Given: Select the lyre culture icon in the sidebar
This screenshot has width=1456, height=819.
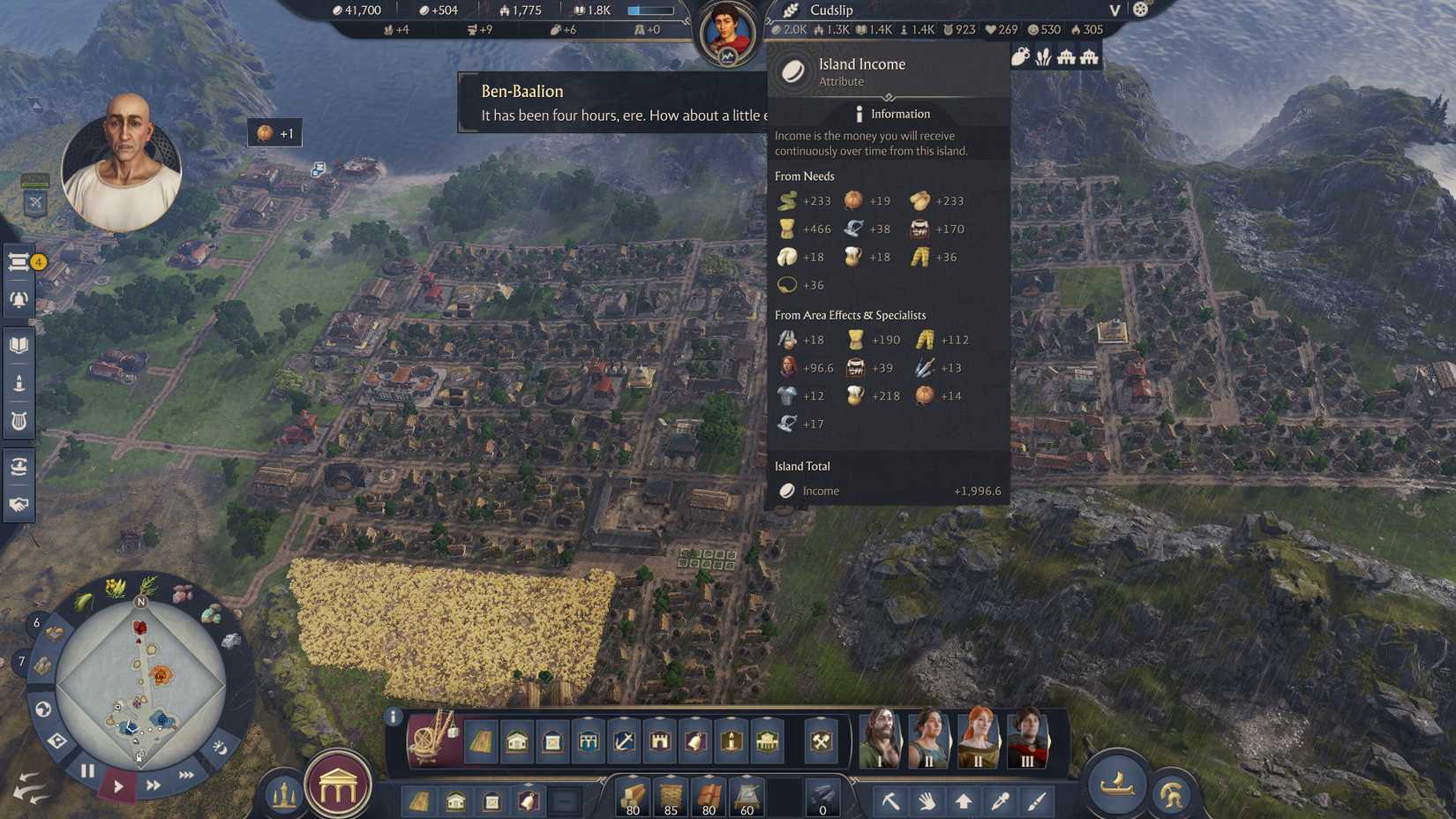Looking at the screenshot, I should [x=19, y=421].
